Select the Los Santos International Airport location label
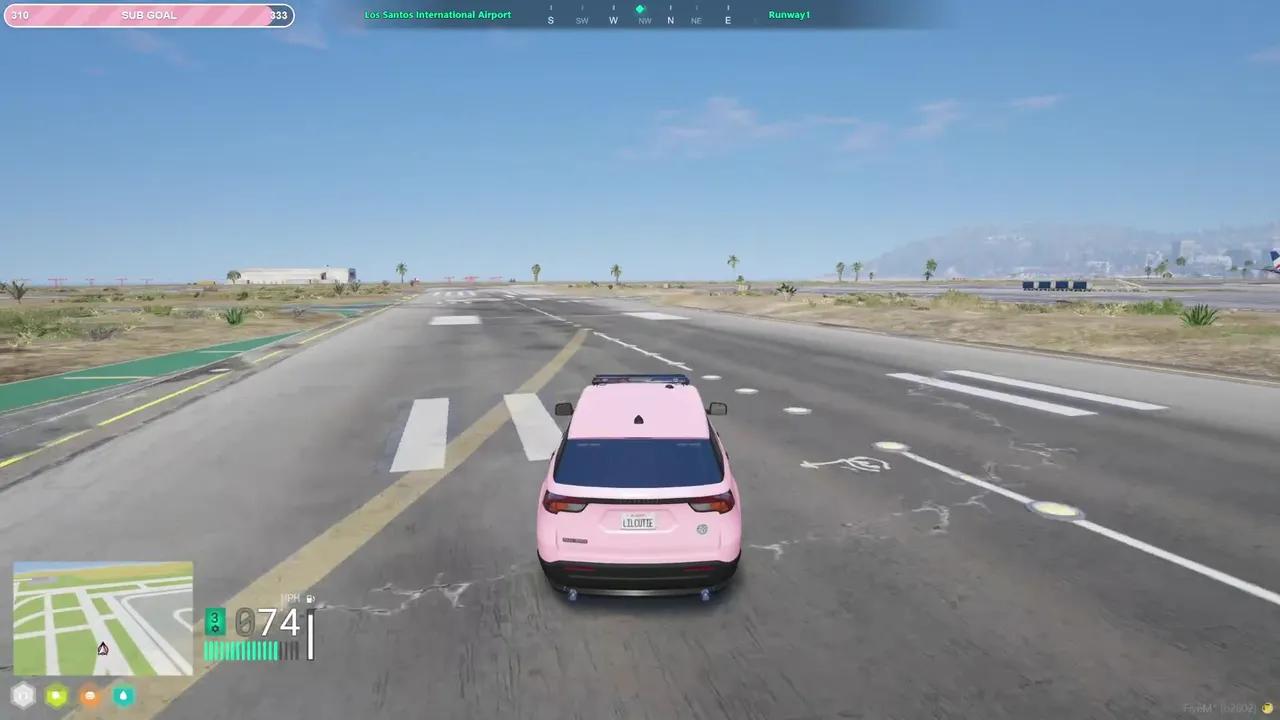Viewport: 1280px width, 720px height. (437, 15)
